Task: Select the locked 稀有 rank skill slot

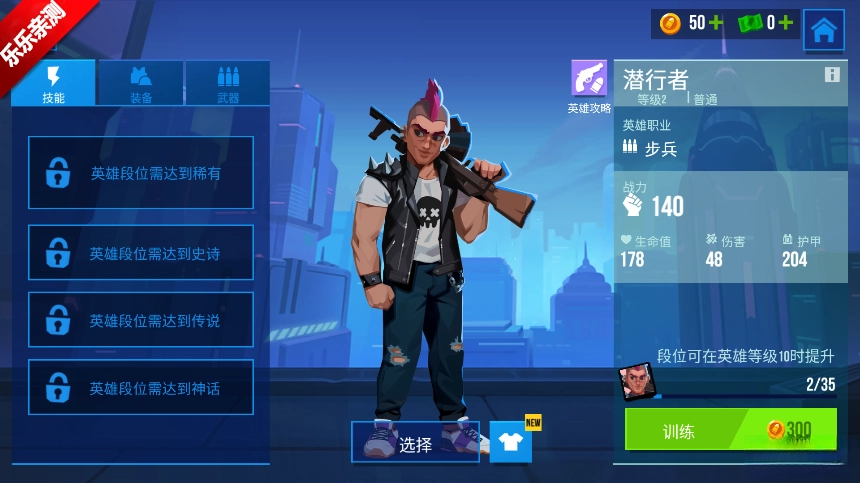Action: coord(141,173)
